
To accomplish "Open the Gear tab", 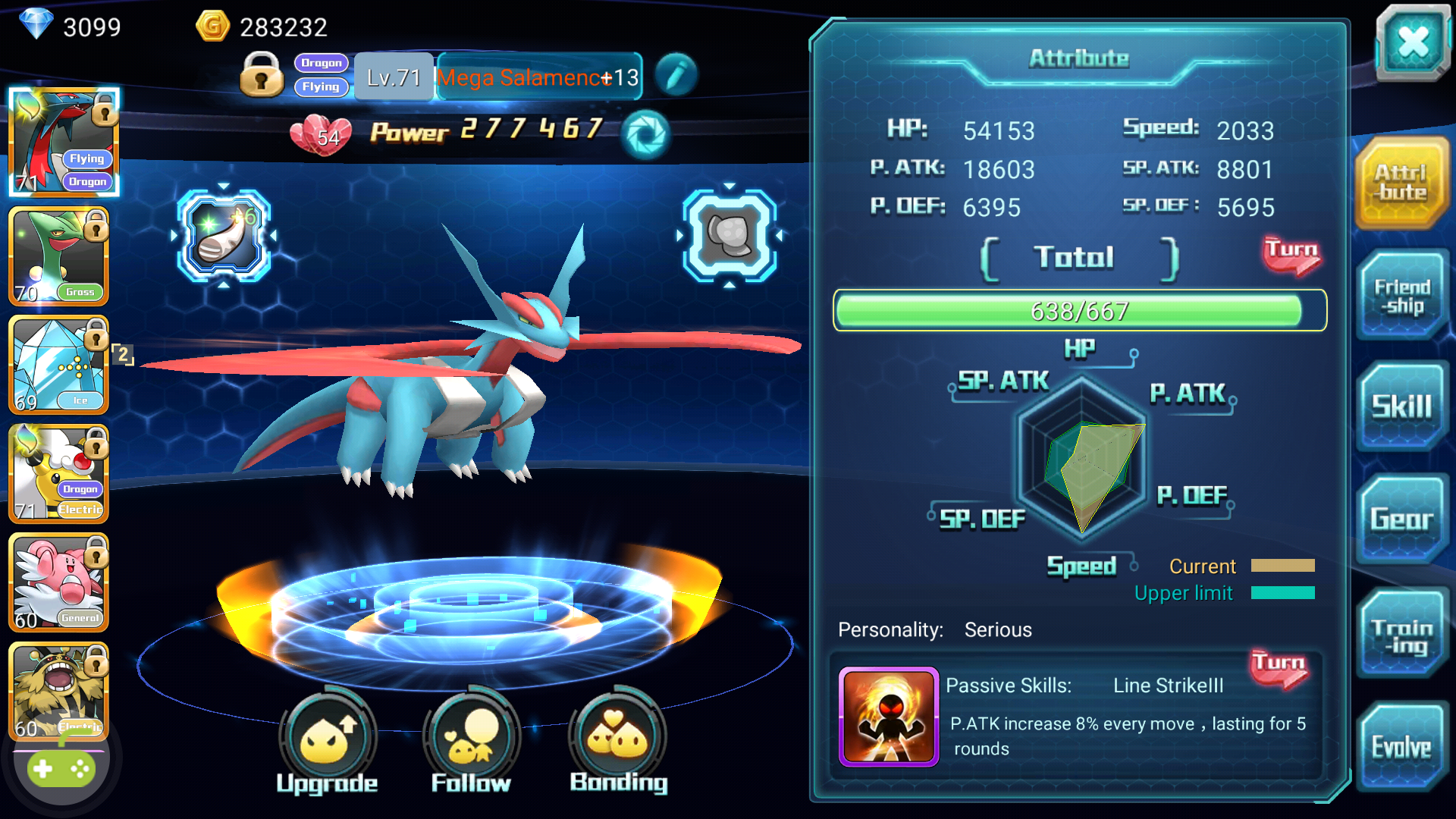I will point(1401,519).
